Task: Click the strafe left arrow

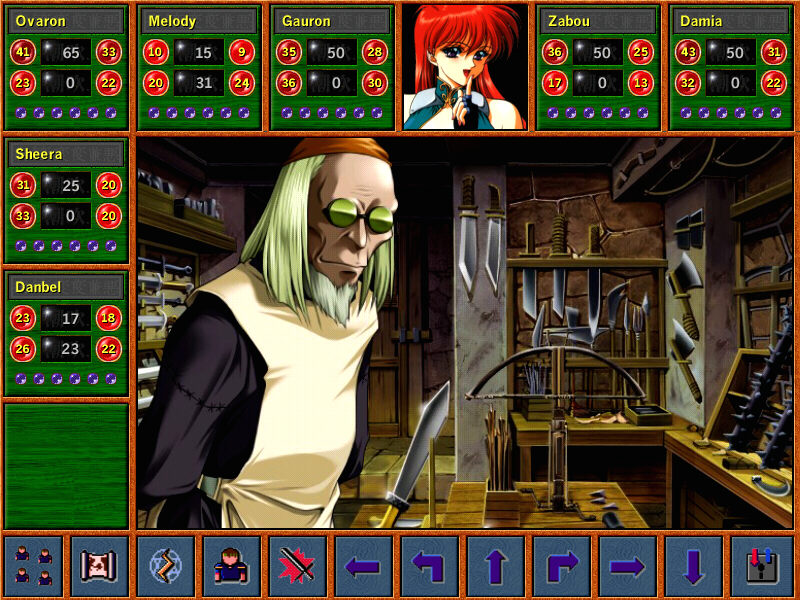Action: click(364, 566)
